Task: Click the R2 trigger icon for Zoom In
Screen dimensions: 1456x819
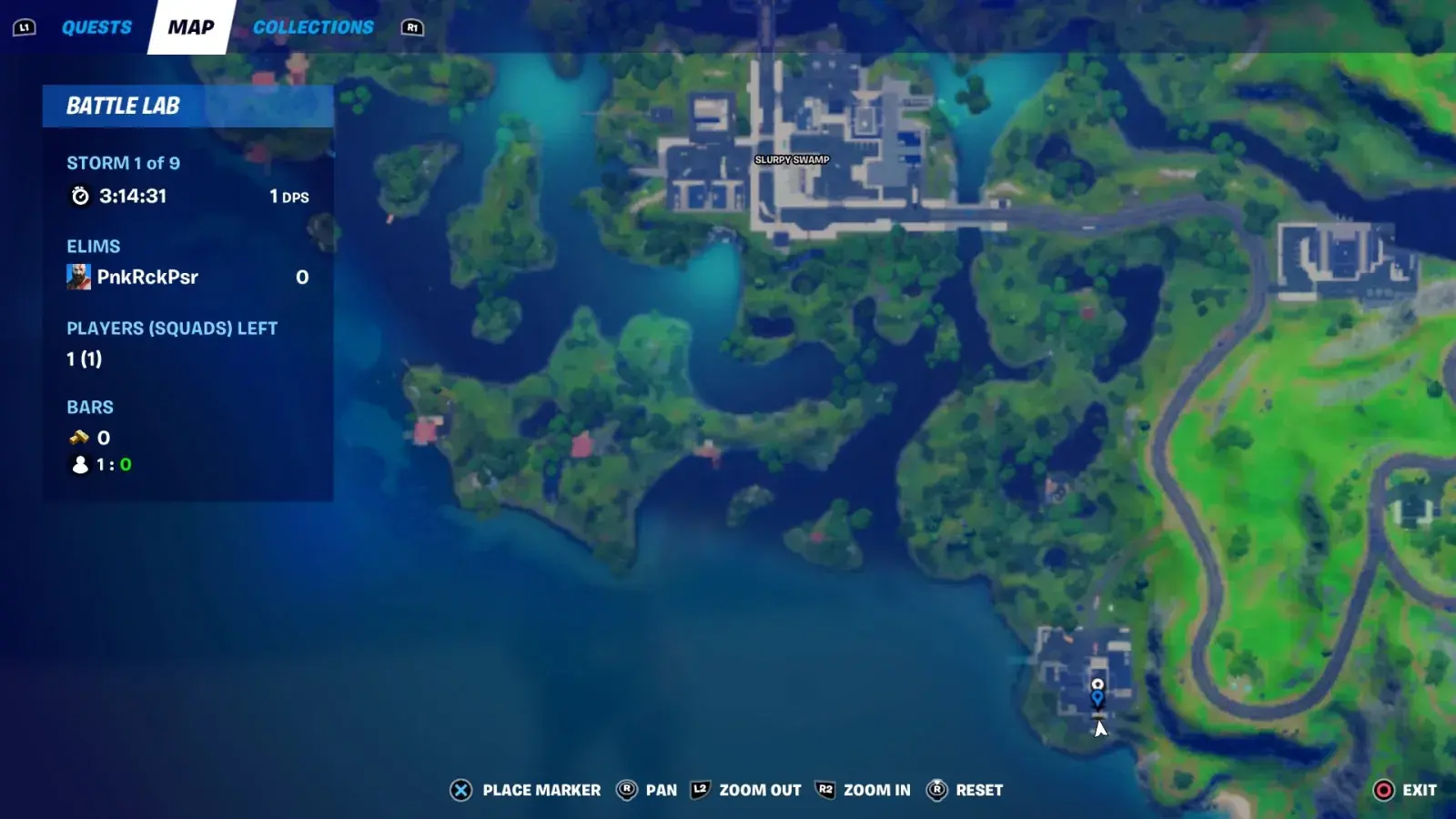Action: point(826,790)
